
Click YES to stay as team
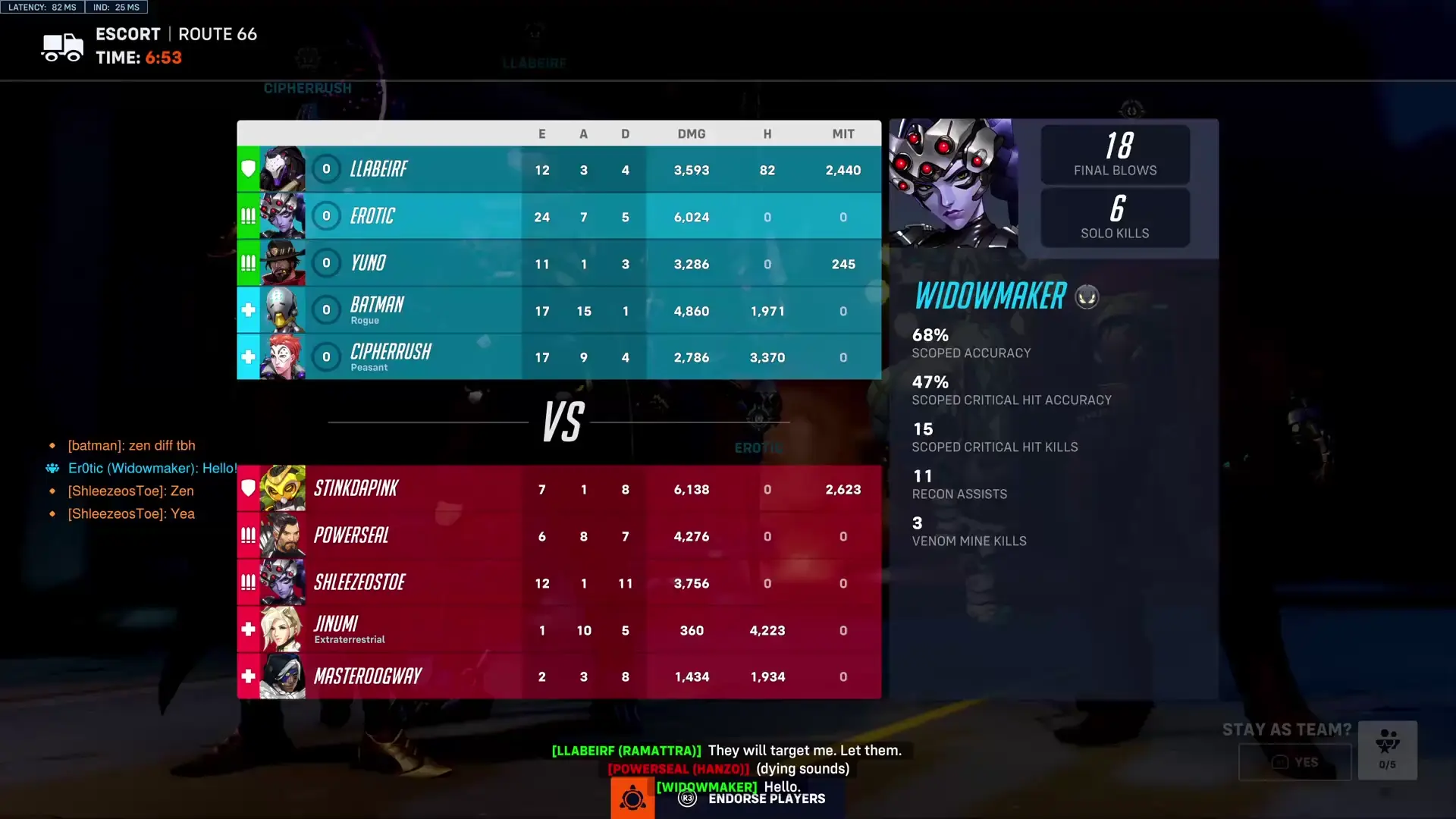(1294, 762)
